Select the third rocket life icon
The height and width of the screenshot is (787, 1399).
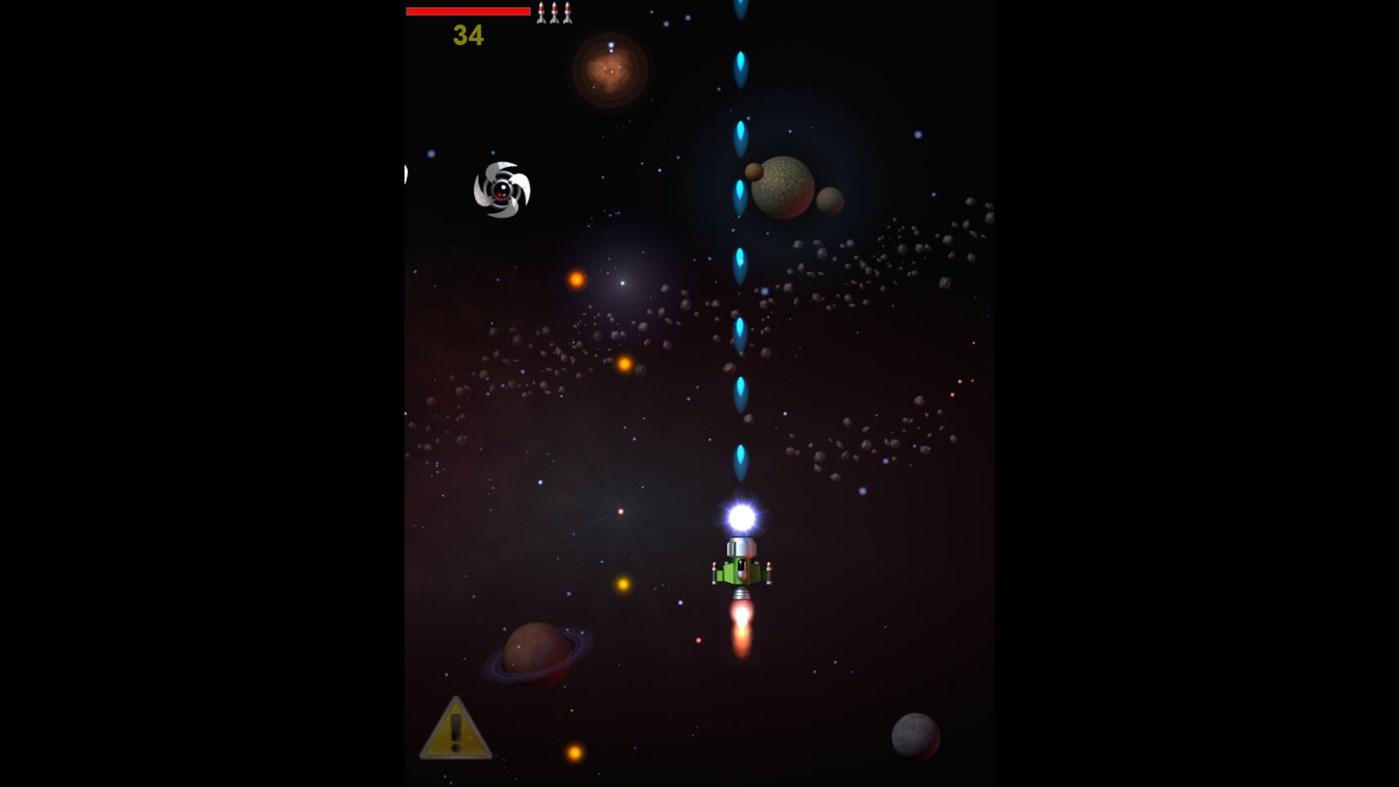tap(567, 12)
